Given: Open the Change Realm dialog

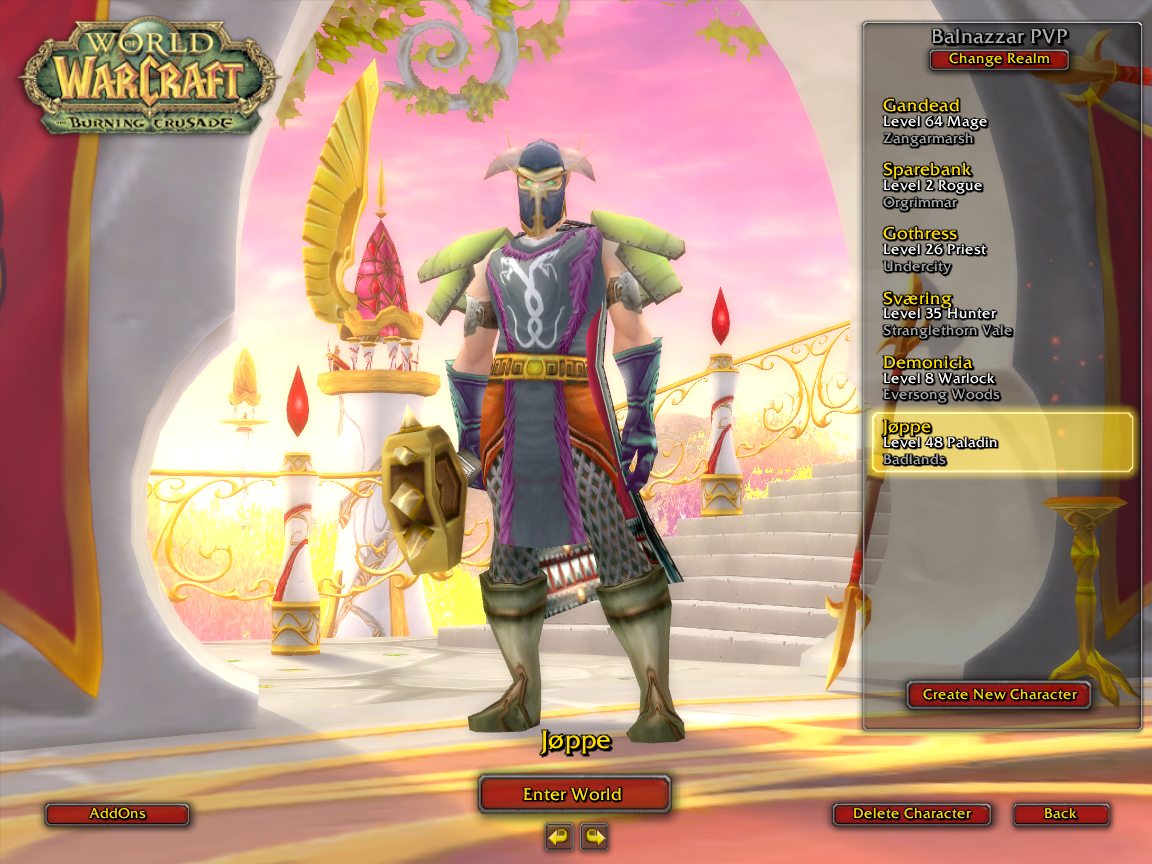Looking at the screenshot, I should click(998, 59).
